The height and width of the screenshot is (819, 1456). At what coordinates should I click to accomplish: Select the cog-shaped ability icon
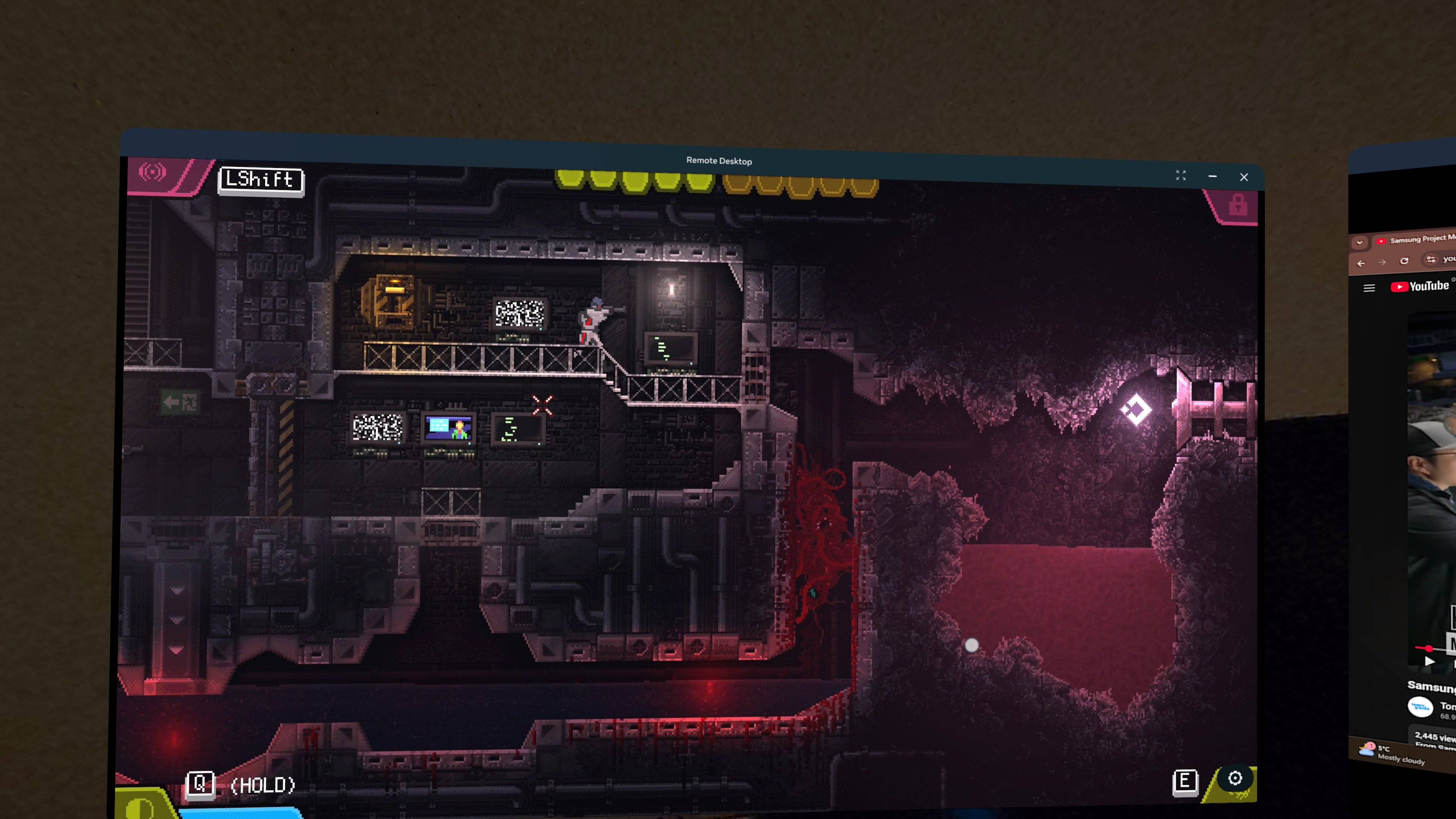click(1235, 778)
